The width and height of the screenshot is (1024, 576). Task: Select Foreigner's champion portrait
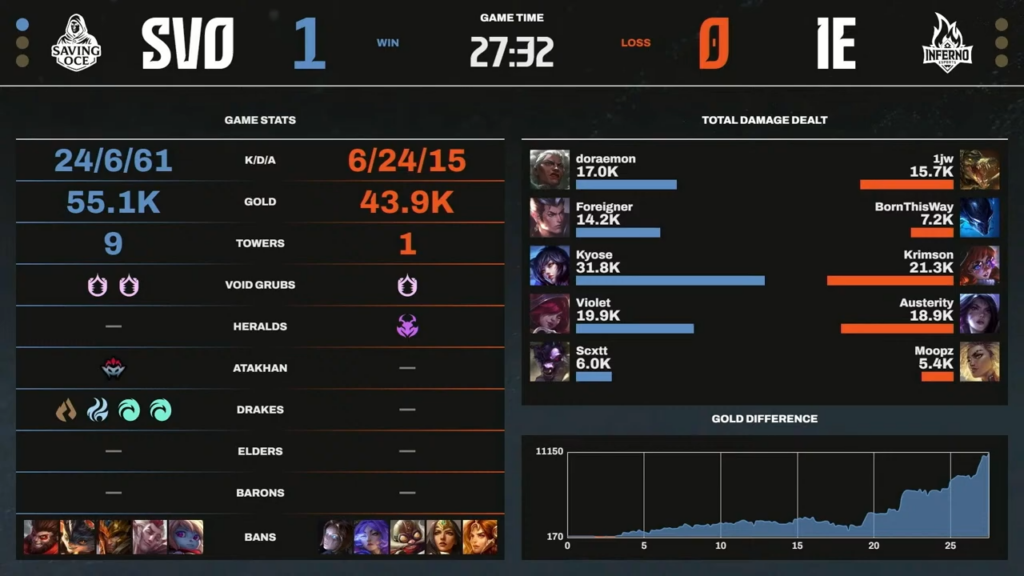549,217
